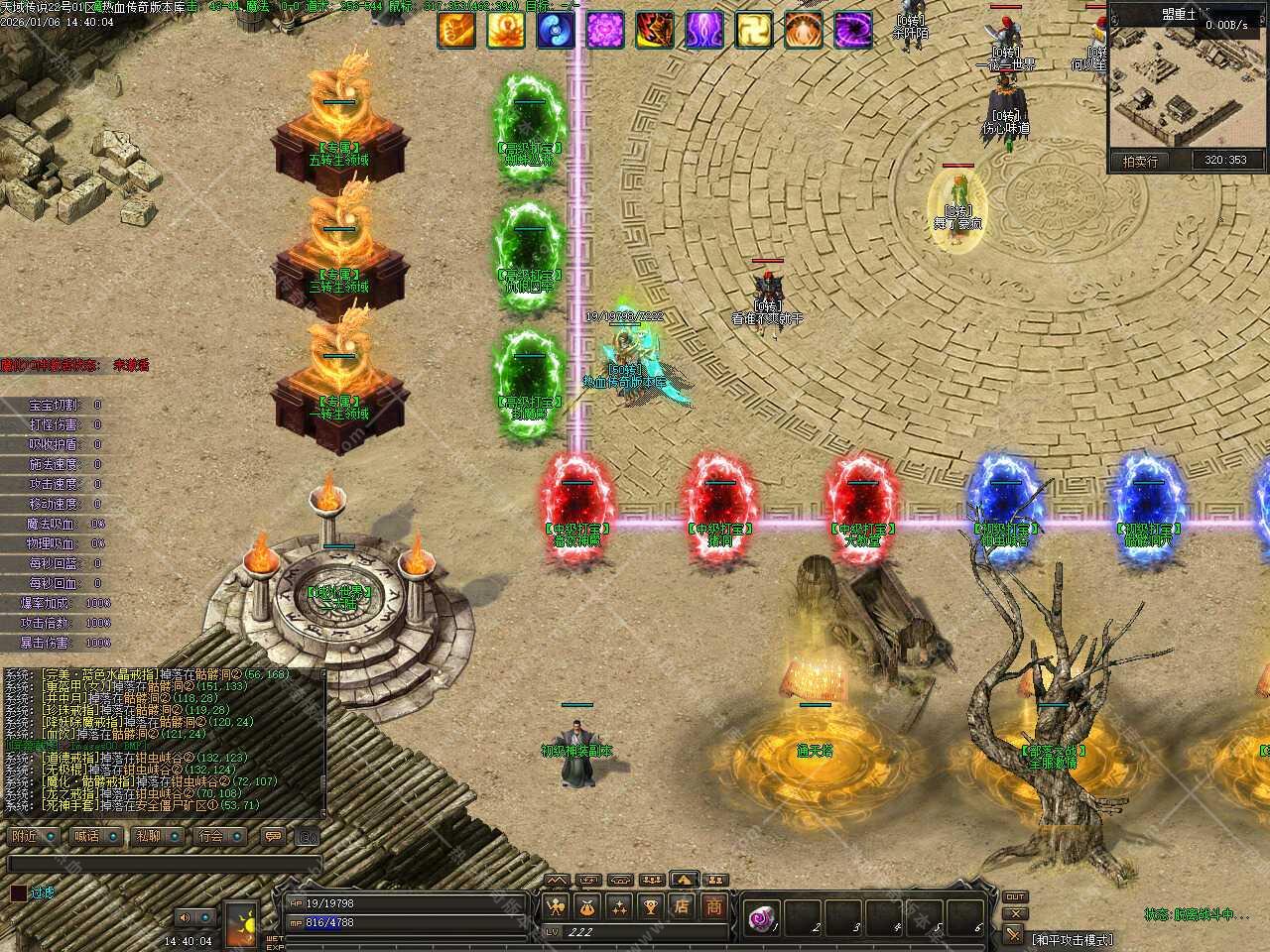This screenshot has width=1270, height=952.
Task: Cast the dark purple vortex skill
Action: 853,31
